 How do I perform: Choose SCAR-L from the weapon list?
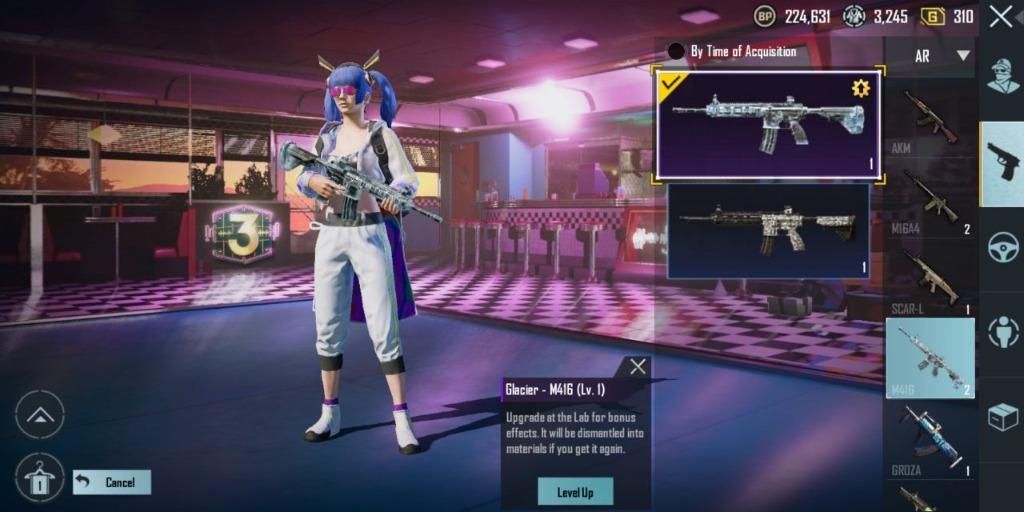(x=930, y=280)
